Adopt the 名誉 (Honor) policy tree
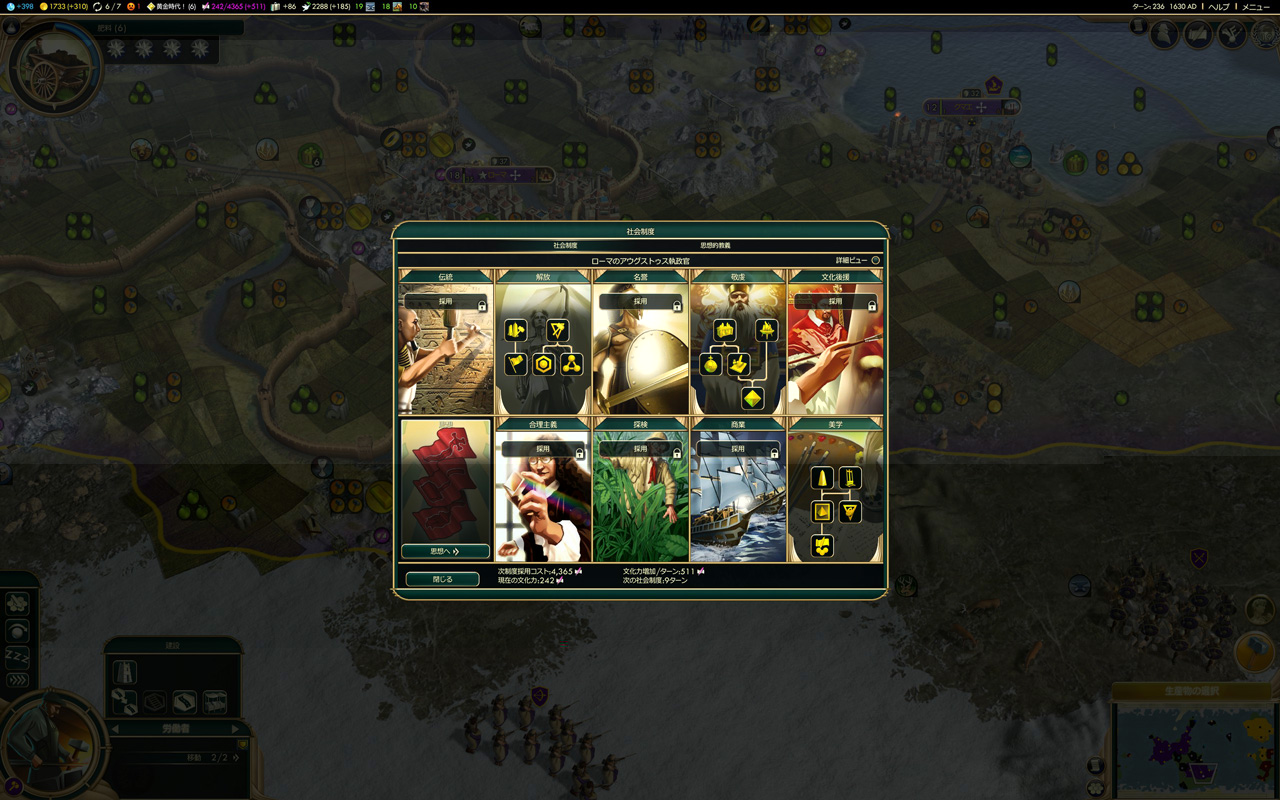 (x=640, y=301)
